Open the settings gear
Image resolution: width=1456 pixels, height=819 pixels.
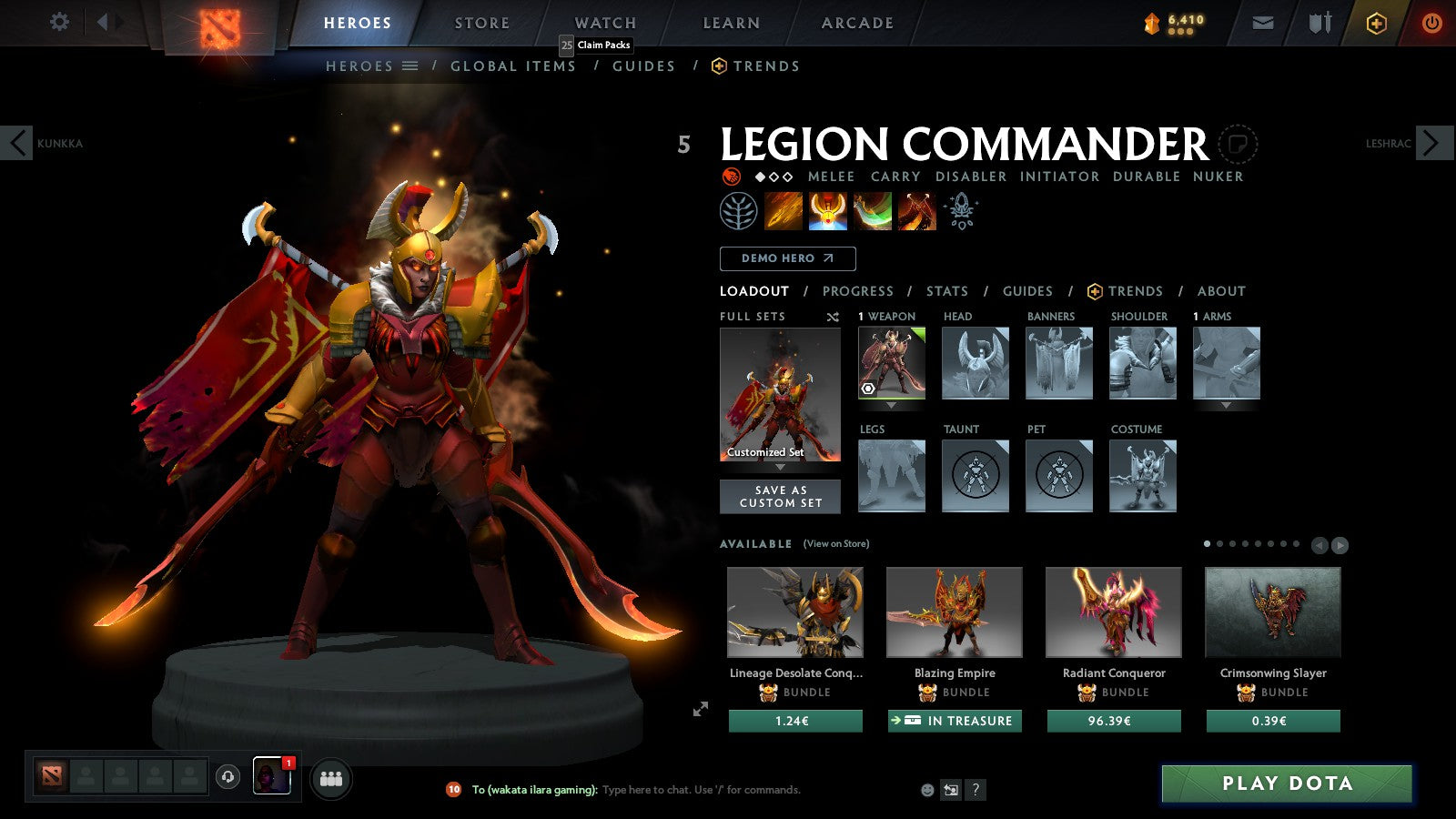[59, 22]
